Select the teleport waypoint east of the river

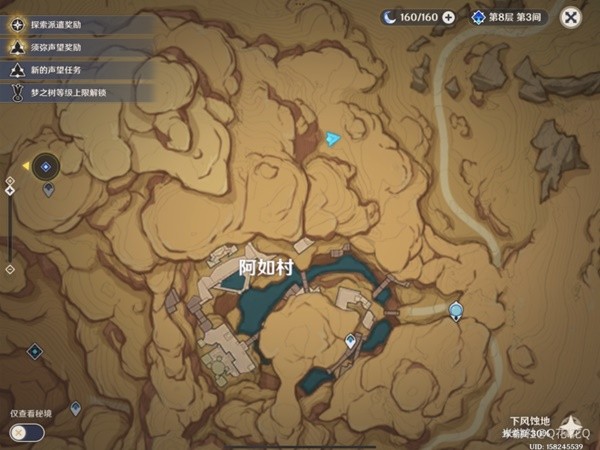[x=456, y=311]
